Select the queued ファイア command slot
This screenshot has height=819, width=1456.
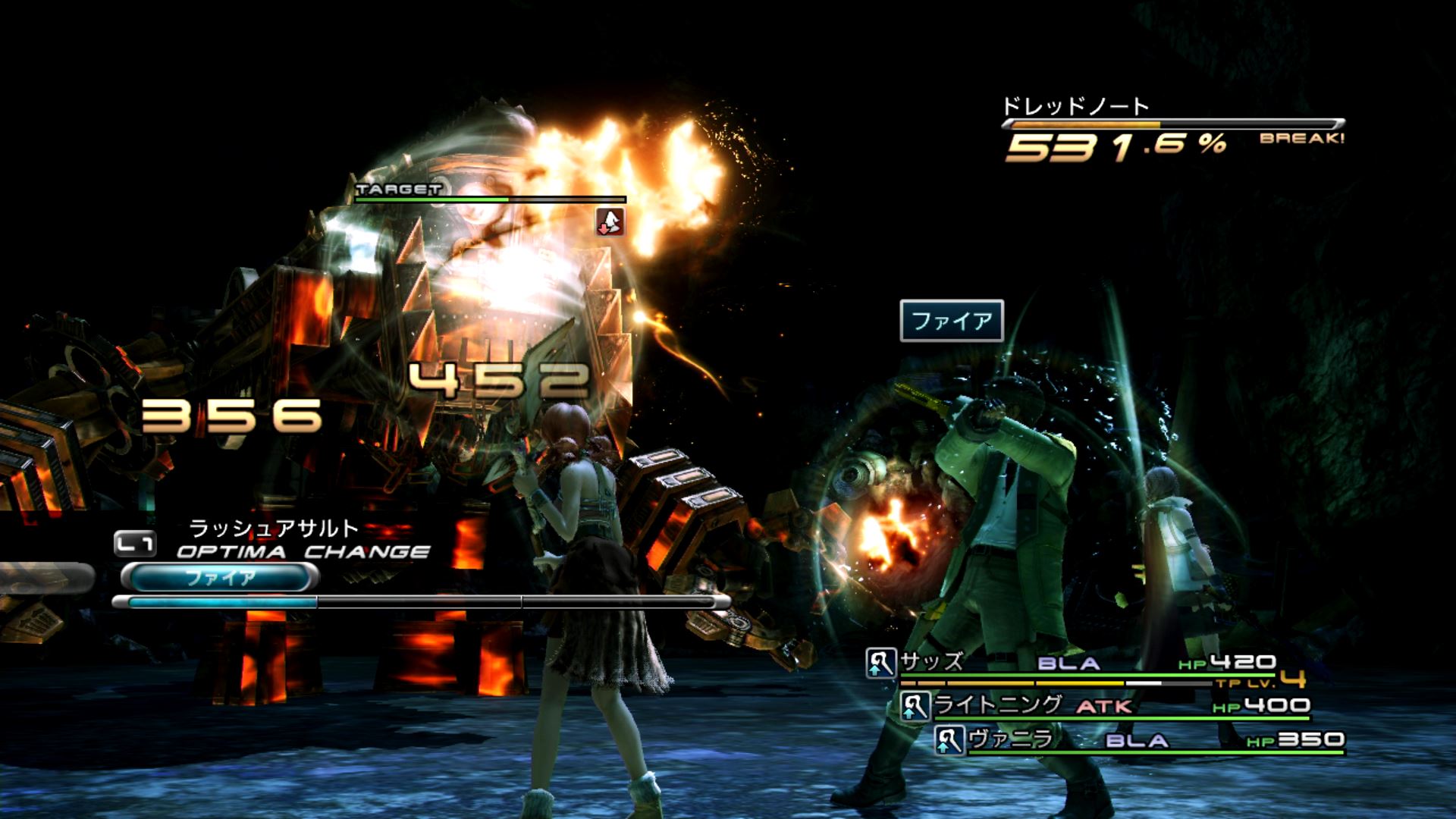coord(220,578)
